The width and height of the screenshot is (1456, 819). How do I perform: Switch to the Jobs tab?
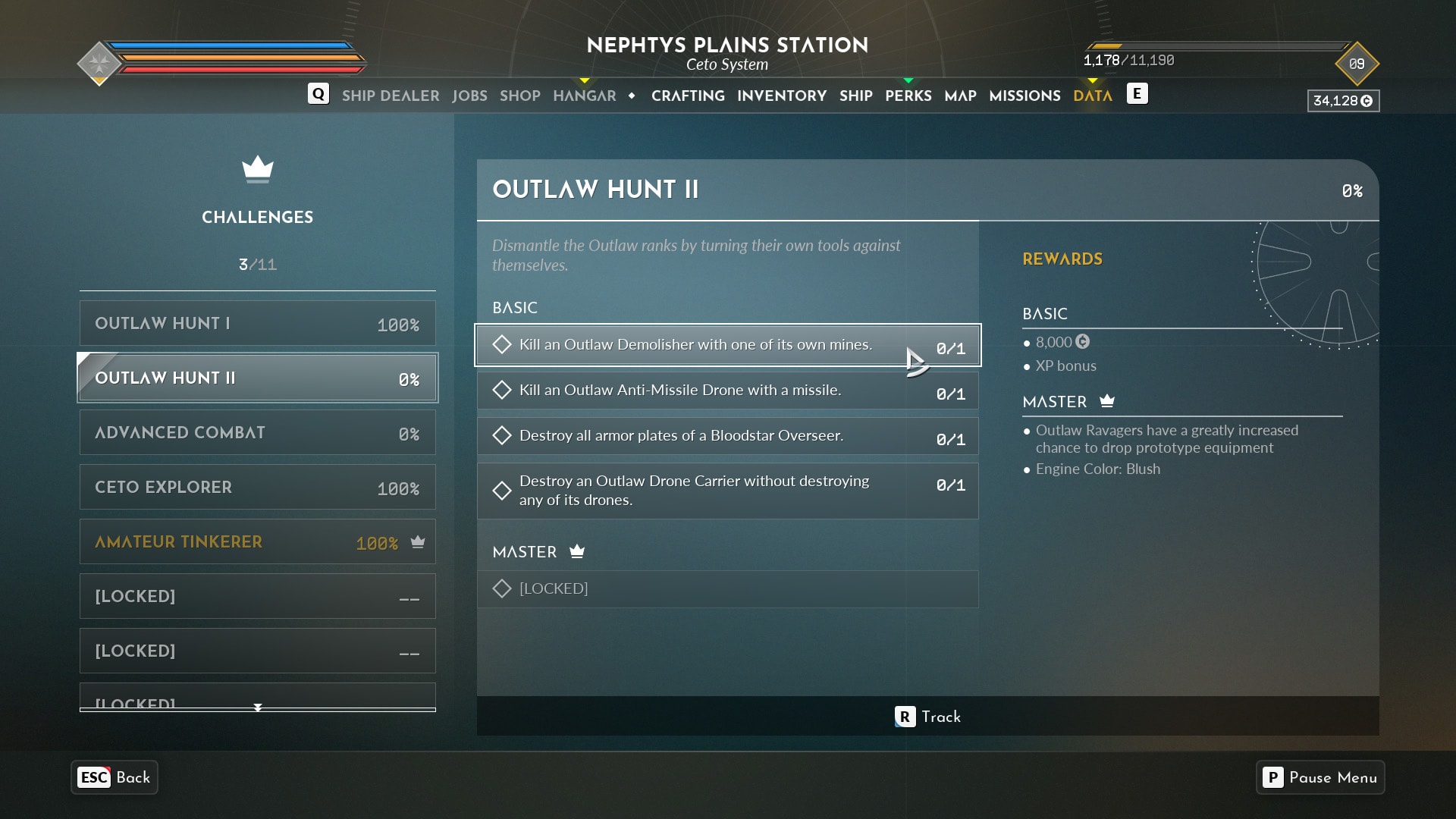point(469,96)
